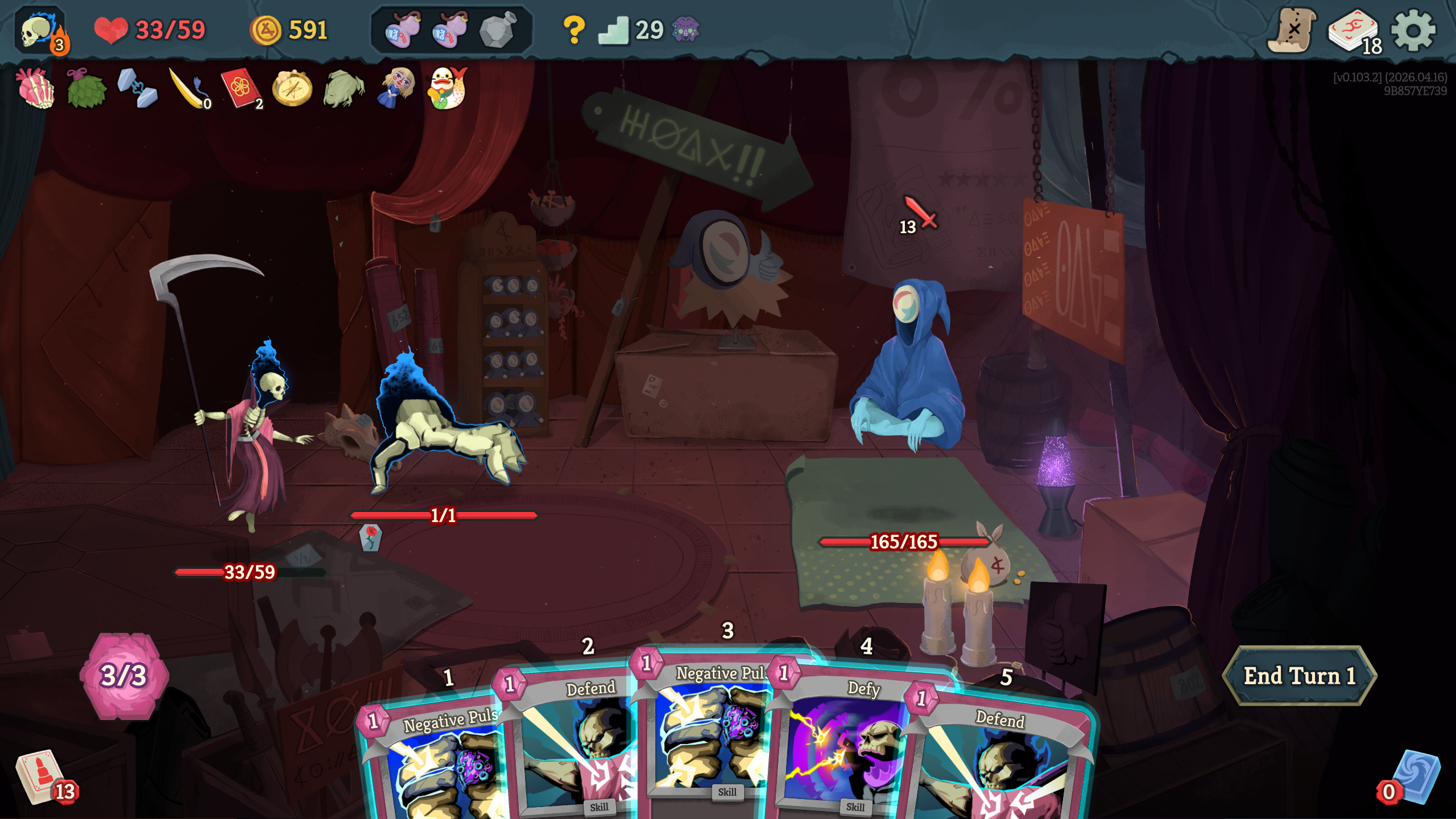View the deck of 18 cards

[1354, 31]
